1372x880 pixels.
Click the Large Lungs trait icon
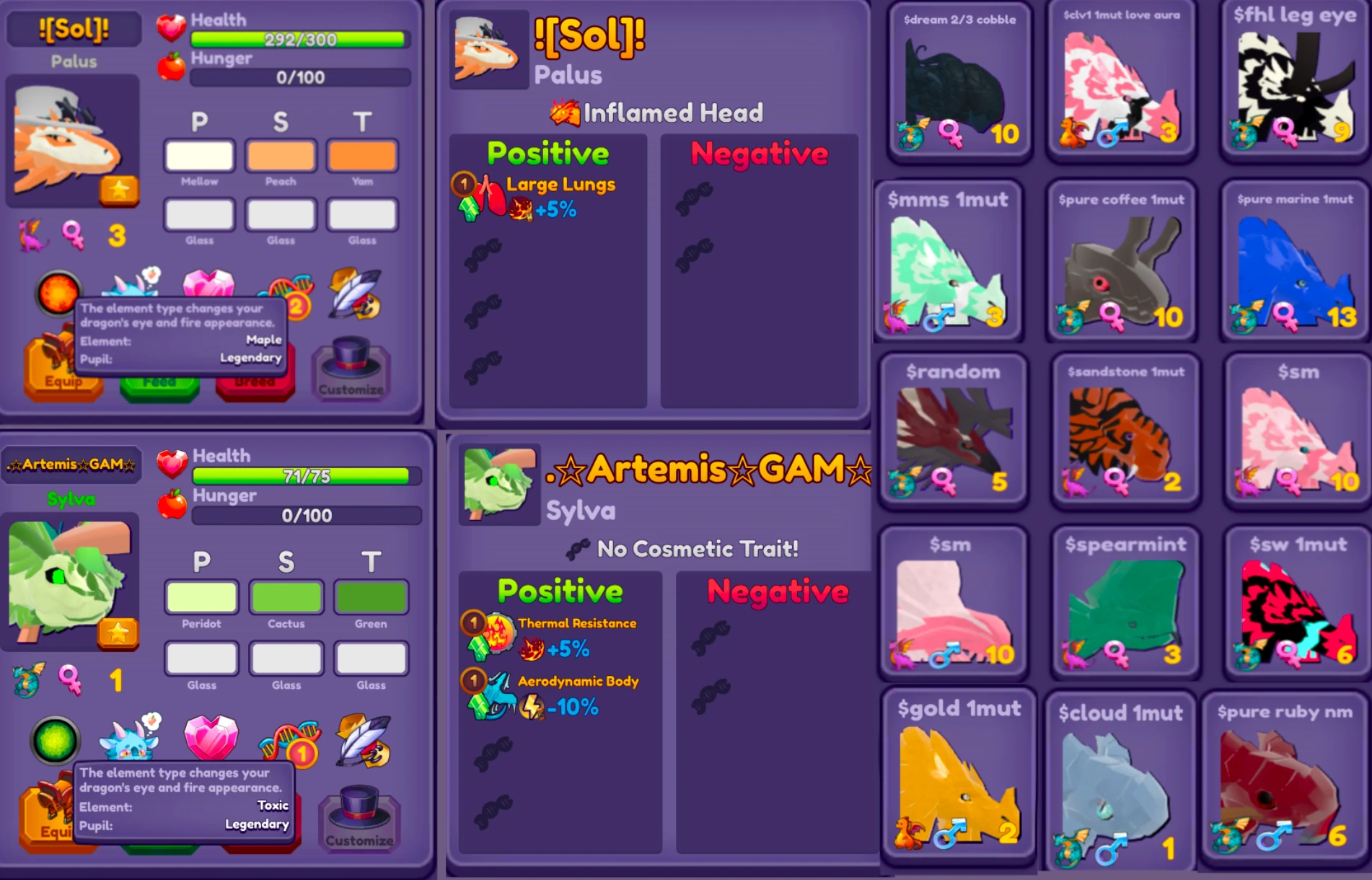(x=491, y=191)
